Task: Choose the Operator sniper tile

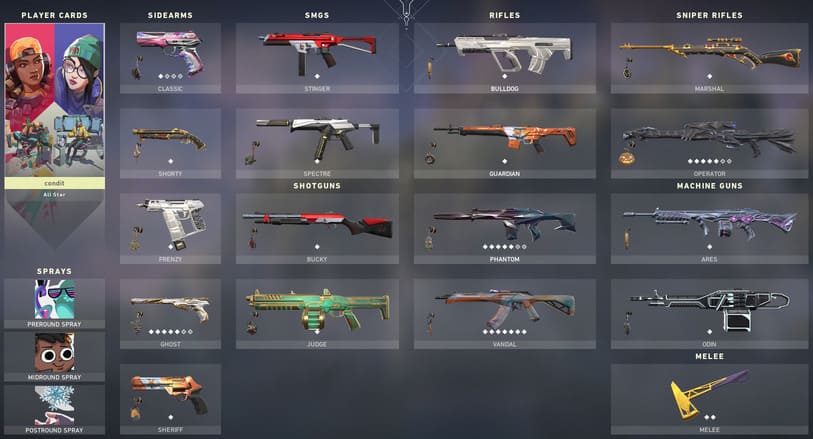Action: pos(709,143)
